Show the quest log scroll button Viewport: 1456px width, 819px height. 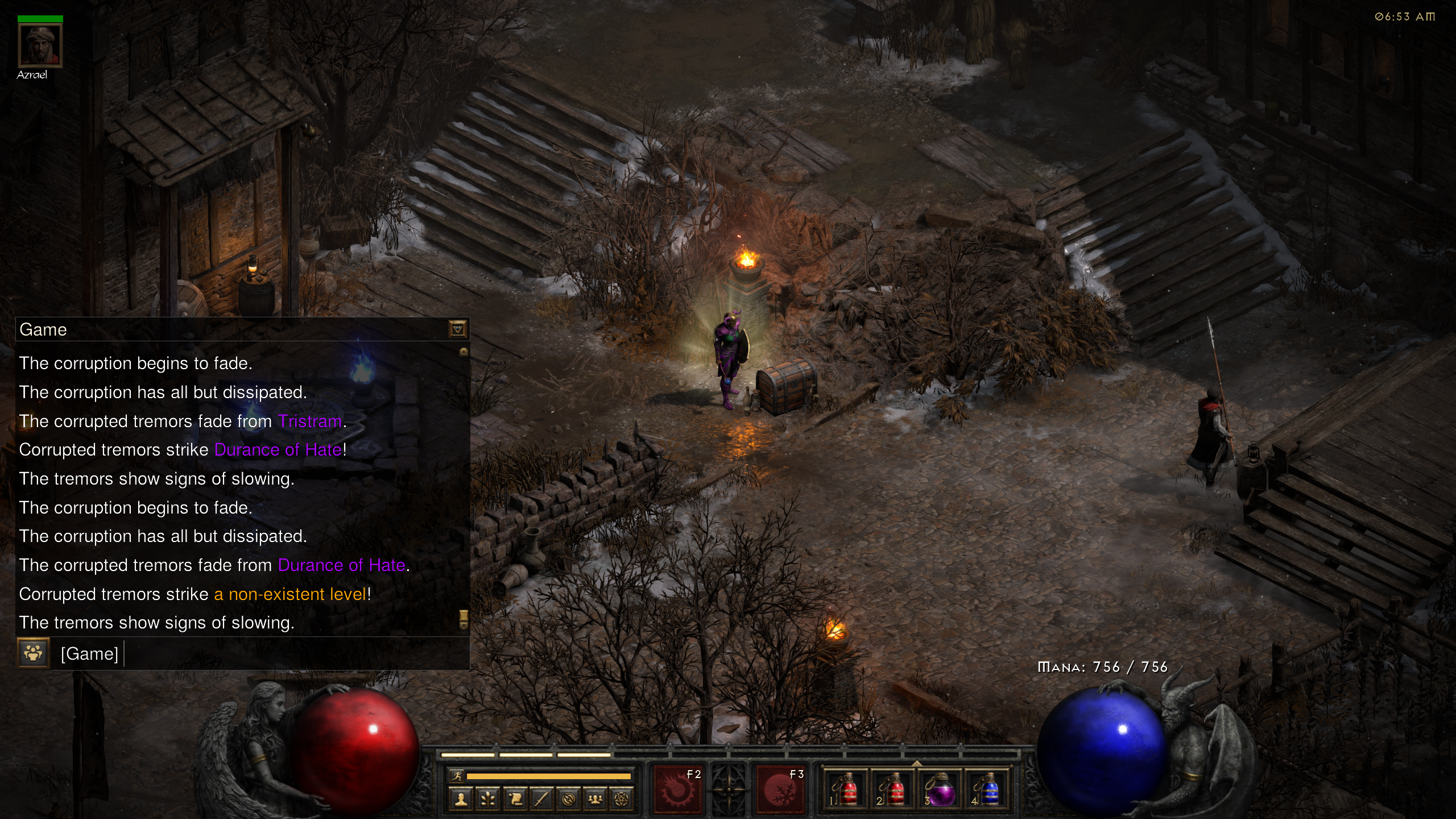click(x=515, y=800)
